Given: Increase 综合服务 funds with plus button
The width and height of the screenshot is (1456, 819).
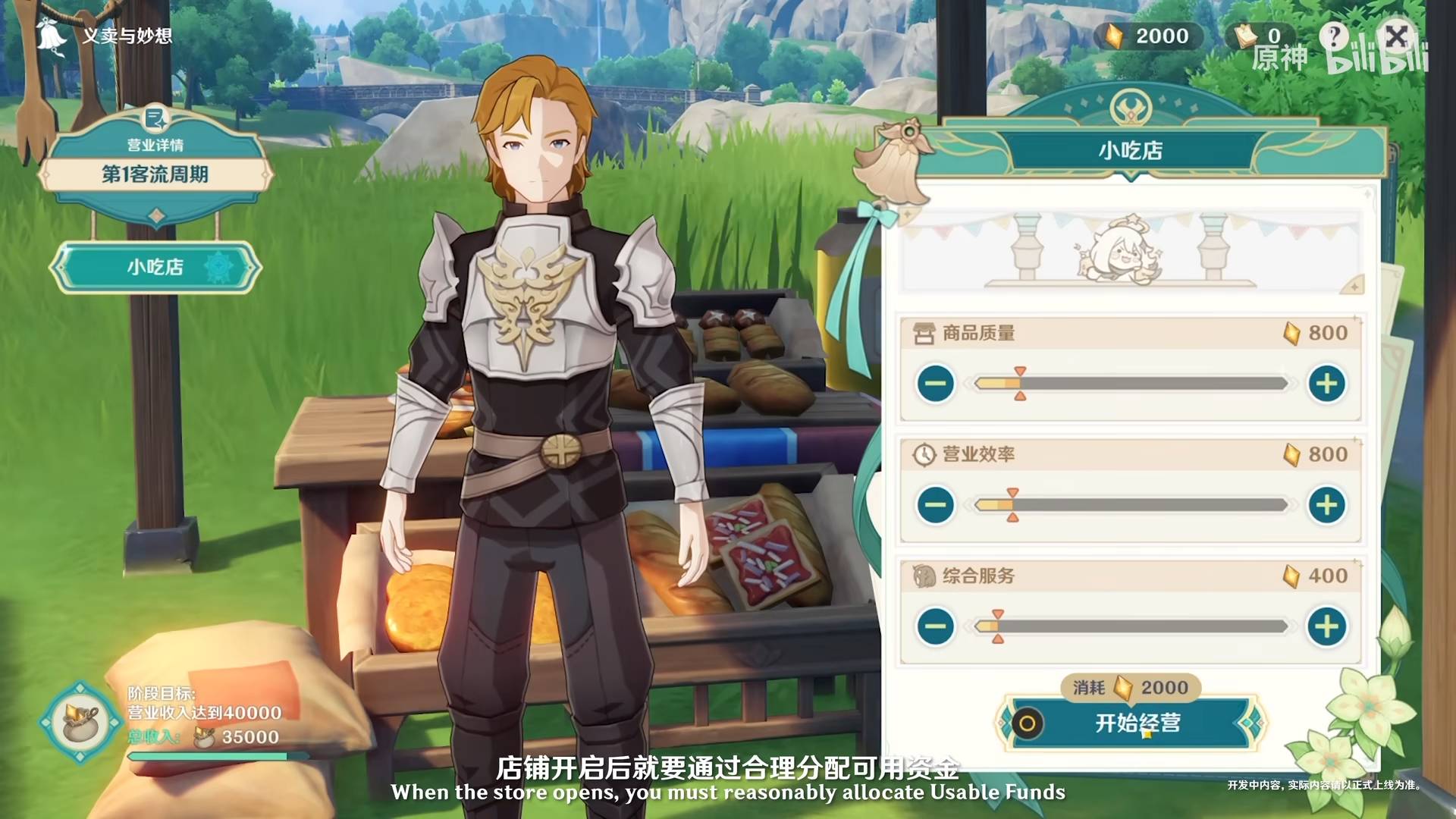Looking at the screenshot, I should 1326,626.
